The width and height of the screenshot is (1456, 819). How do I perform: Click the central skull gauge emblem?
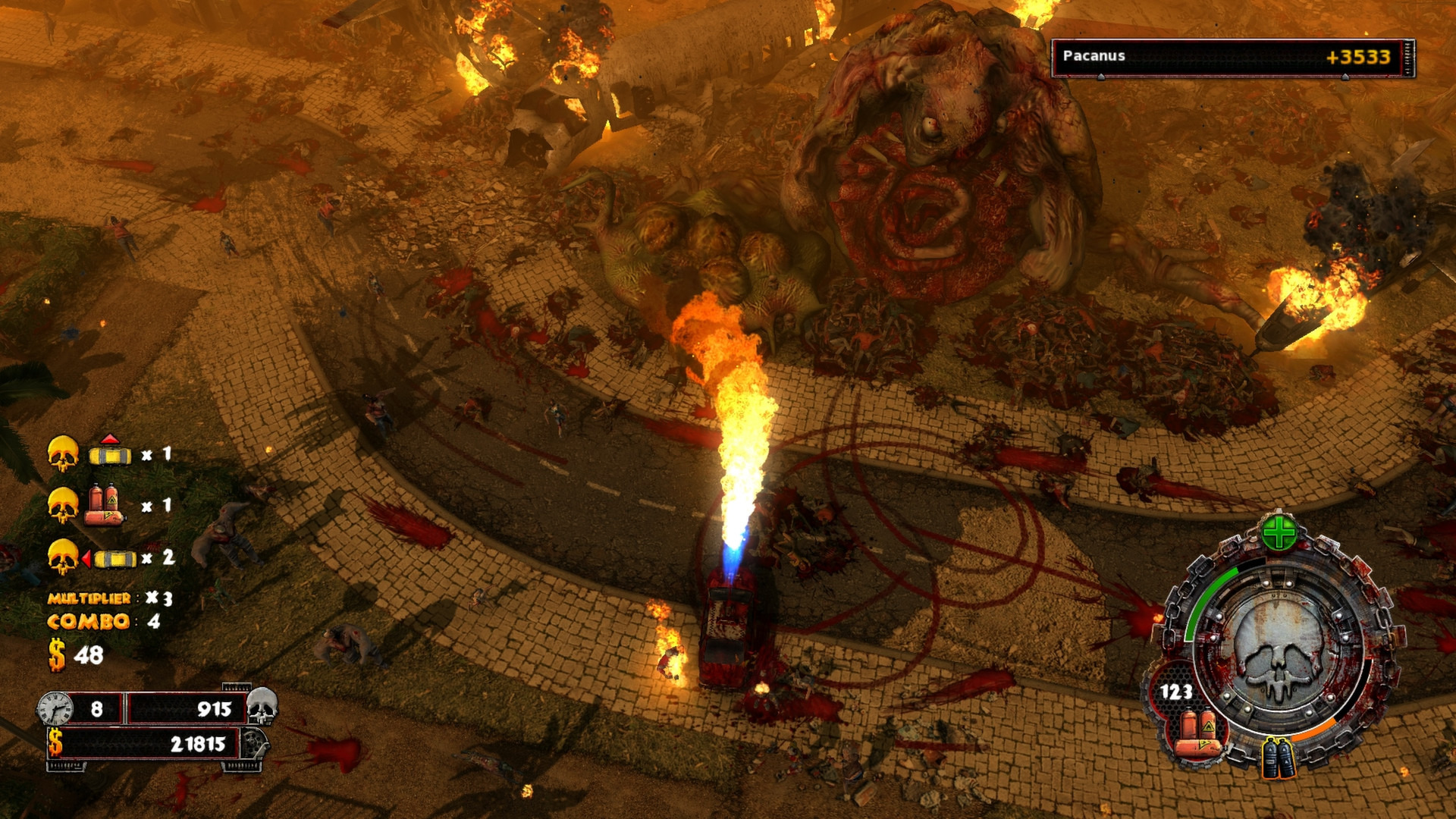[1279, 654]
